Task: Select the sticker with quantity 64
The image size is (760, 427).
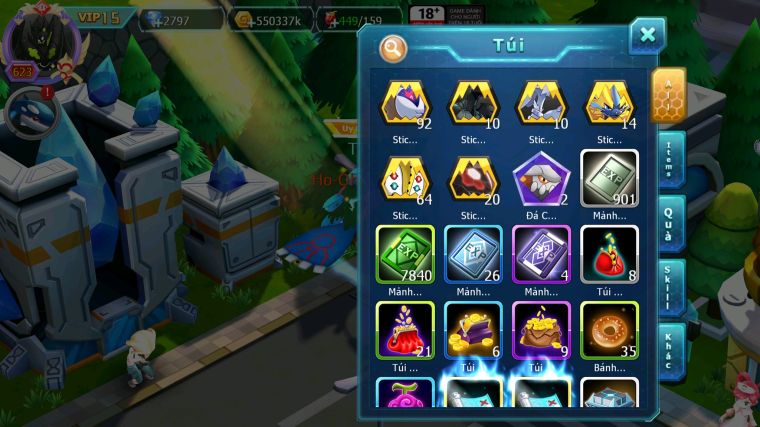Action: [405, 178]
